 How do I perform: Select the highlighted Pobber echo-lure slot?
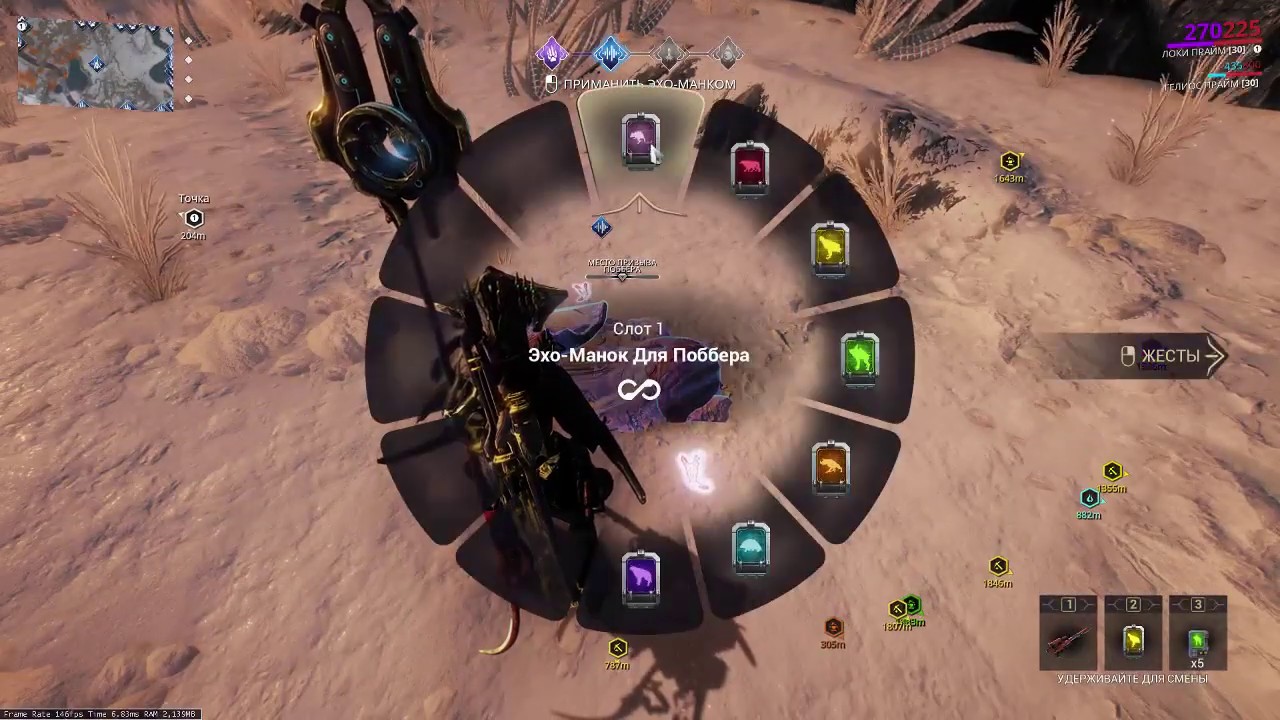click(640, 141)
